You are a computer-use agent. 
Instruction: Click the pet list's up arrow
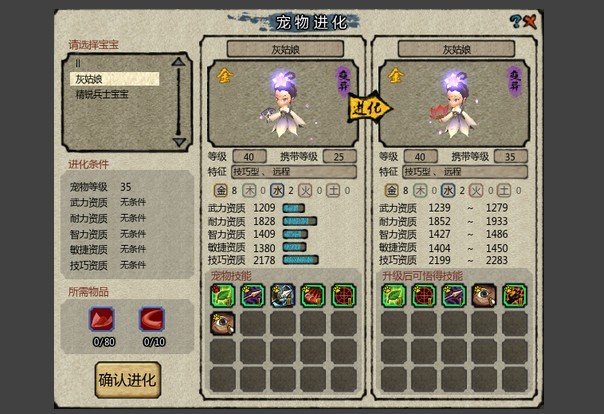pyautogui.click(x=179, y=62)
